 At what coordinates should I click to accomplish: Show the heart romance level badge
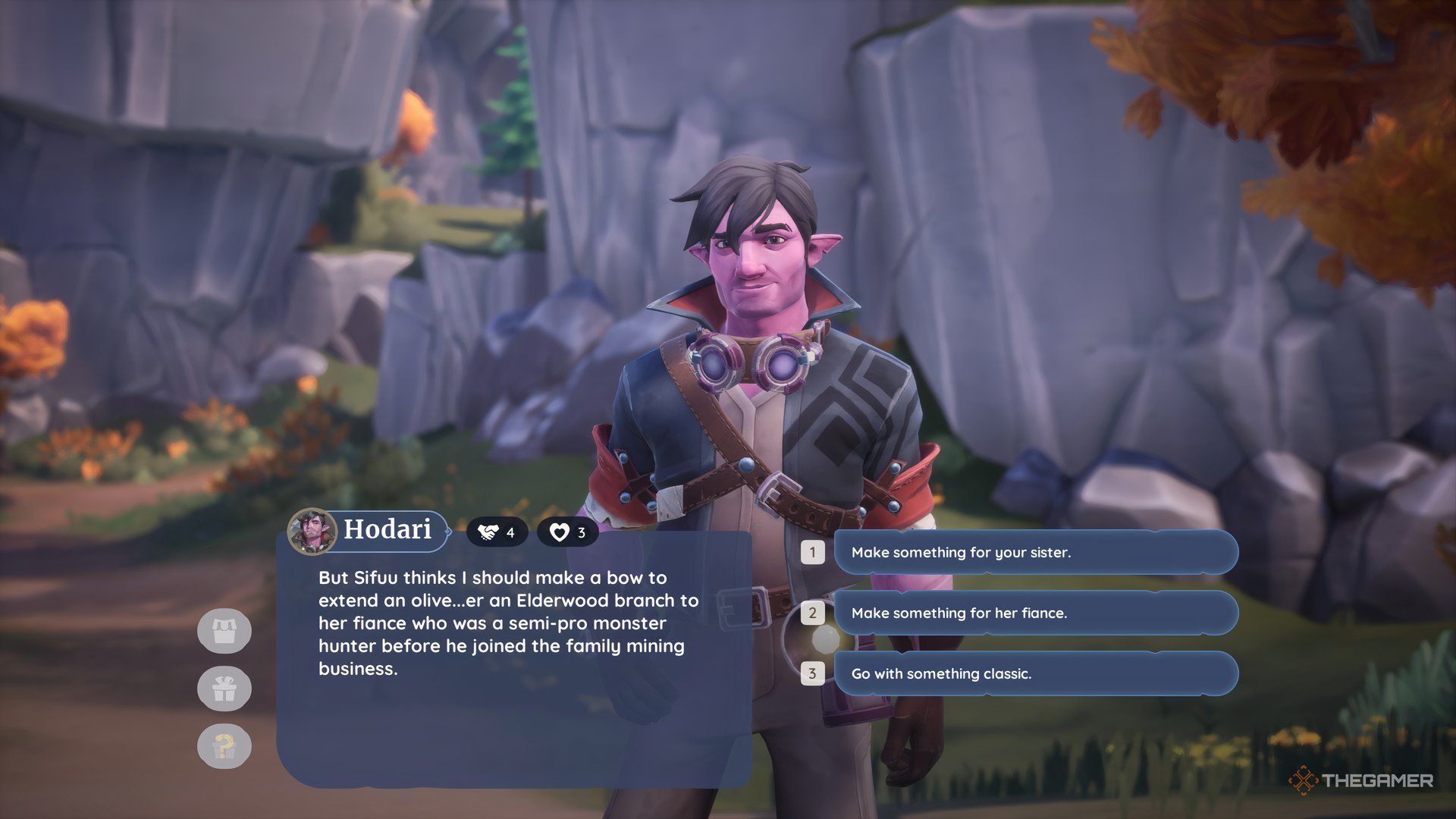pyautogui.click(x=567, y=532)
